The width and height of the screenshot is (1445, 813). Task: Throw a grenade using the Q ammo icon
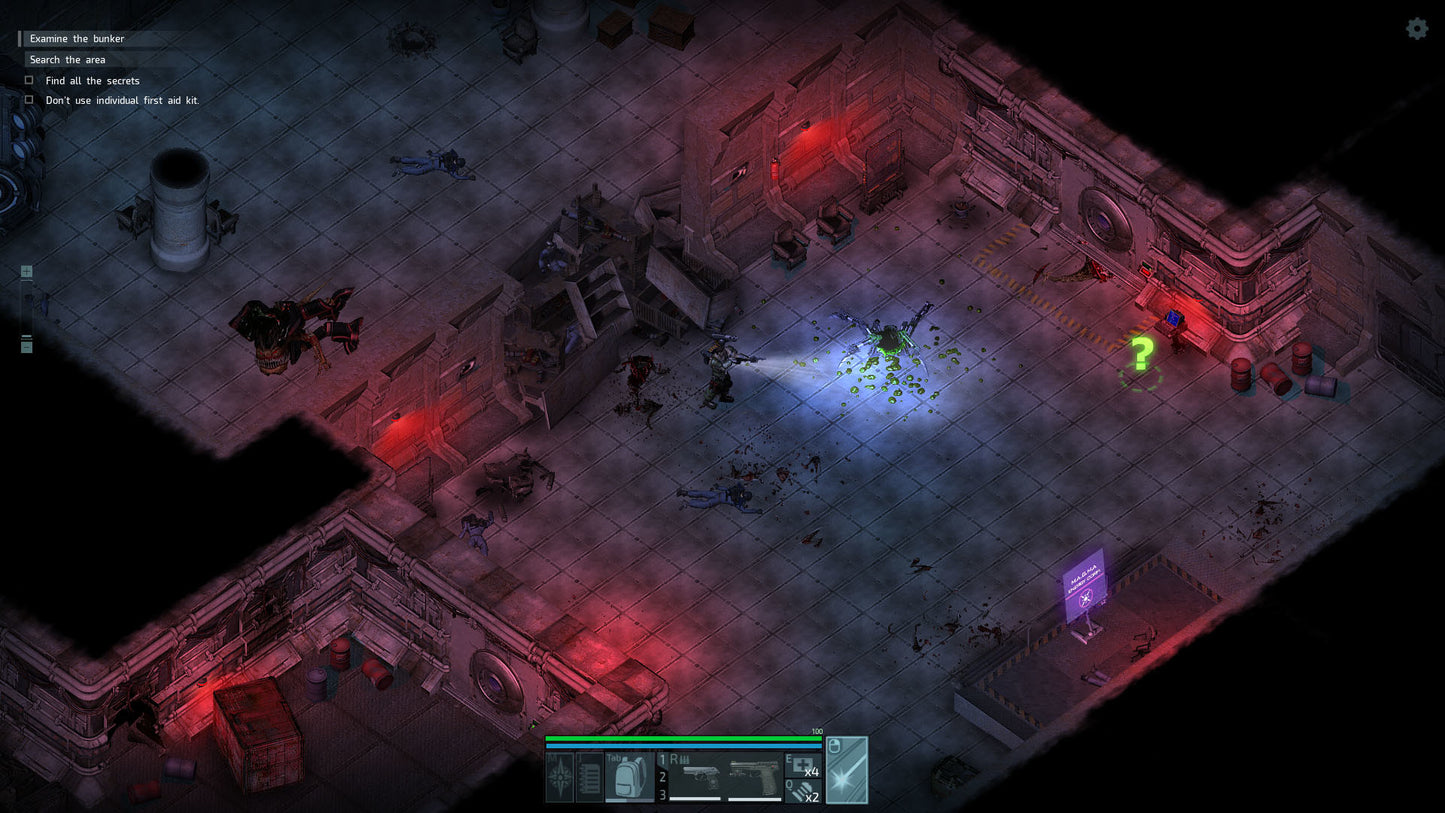click(x=803, y=789)
